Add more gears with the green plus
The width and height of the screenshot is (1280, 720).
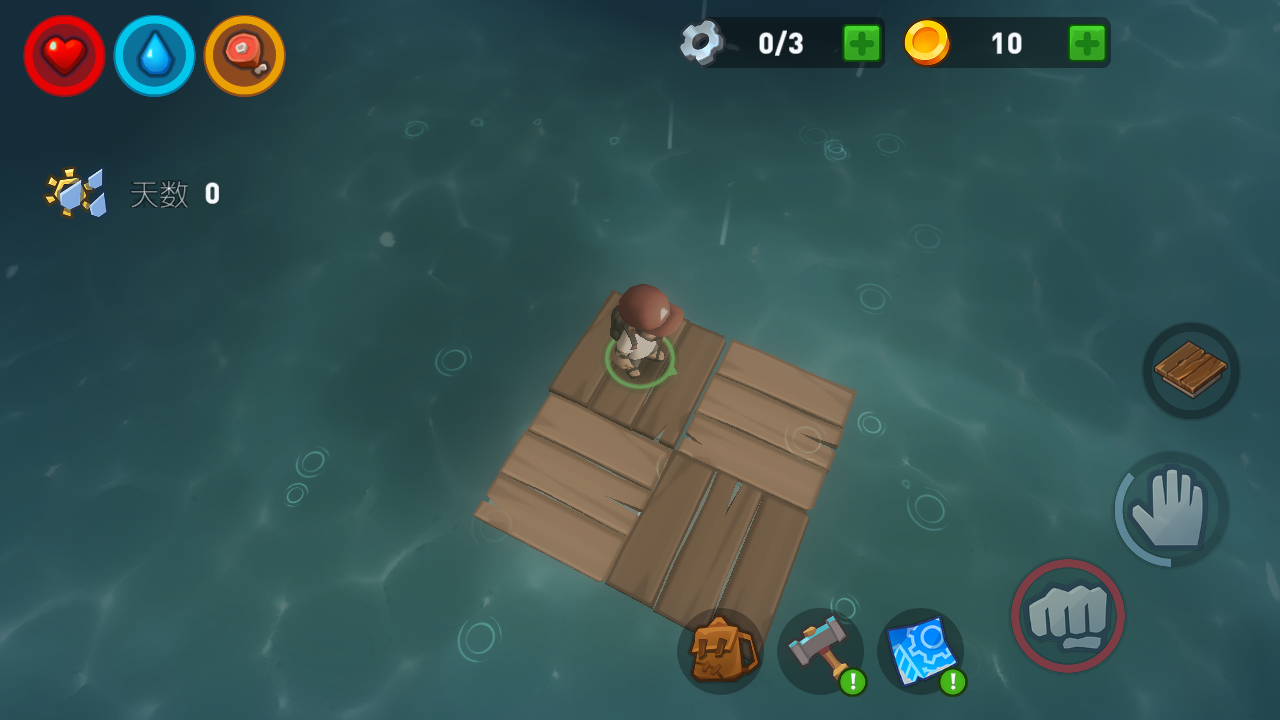(861, 43)
